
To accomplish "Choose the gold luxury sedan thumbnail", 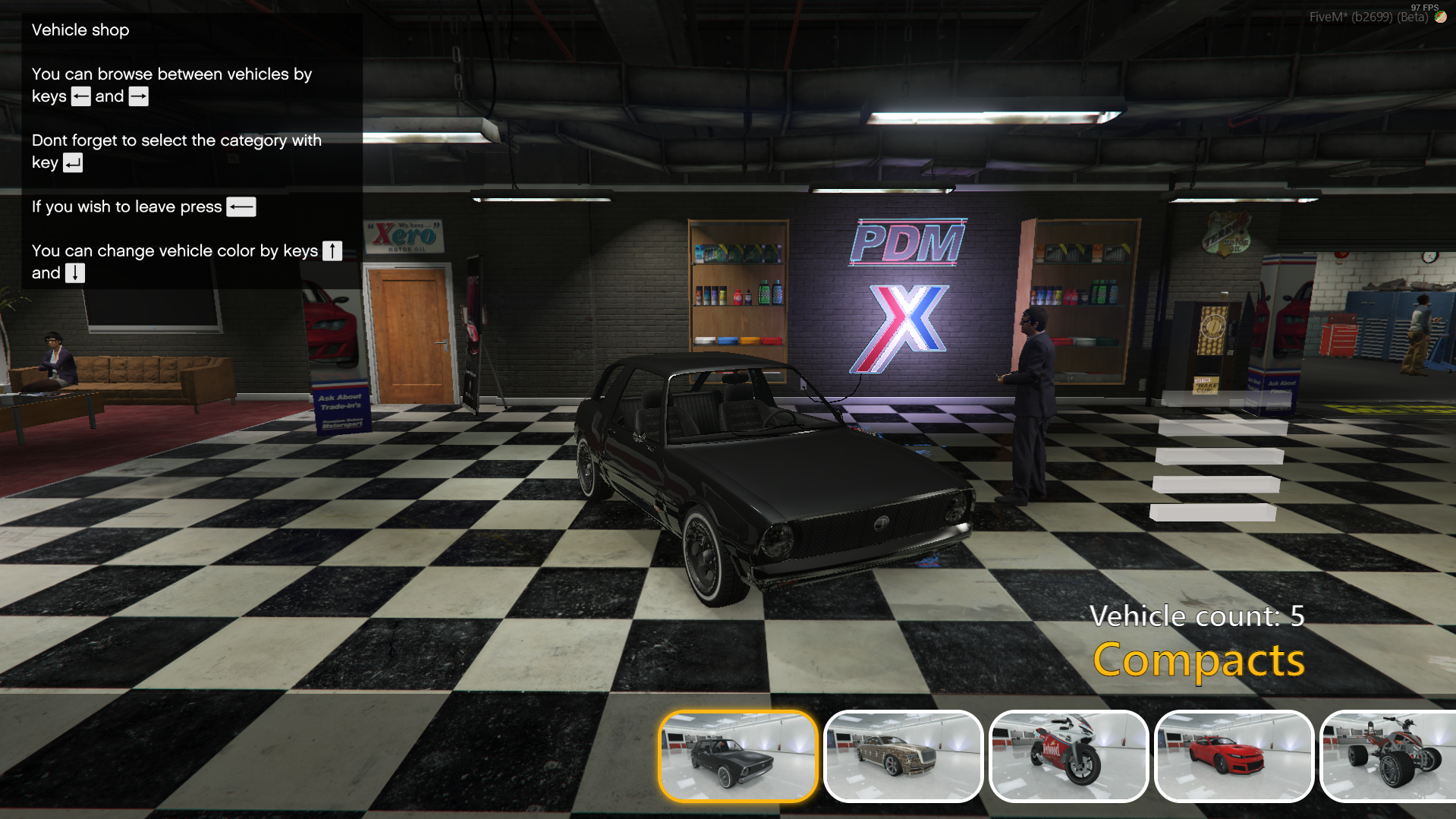I will click(x=903, y=756).
